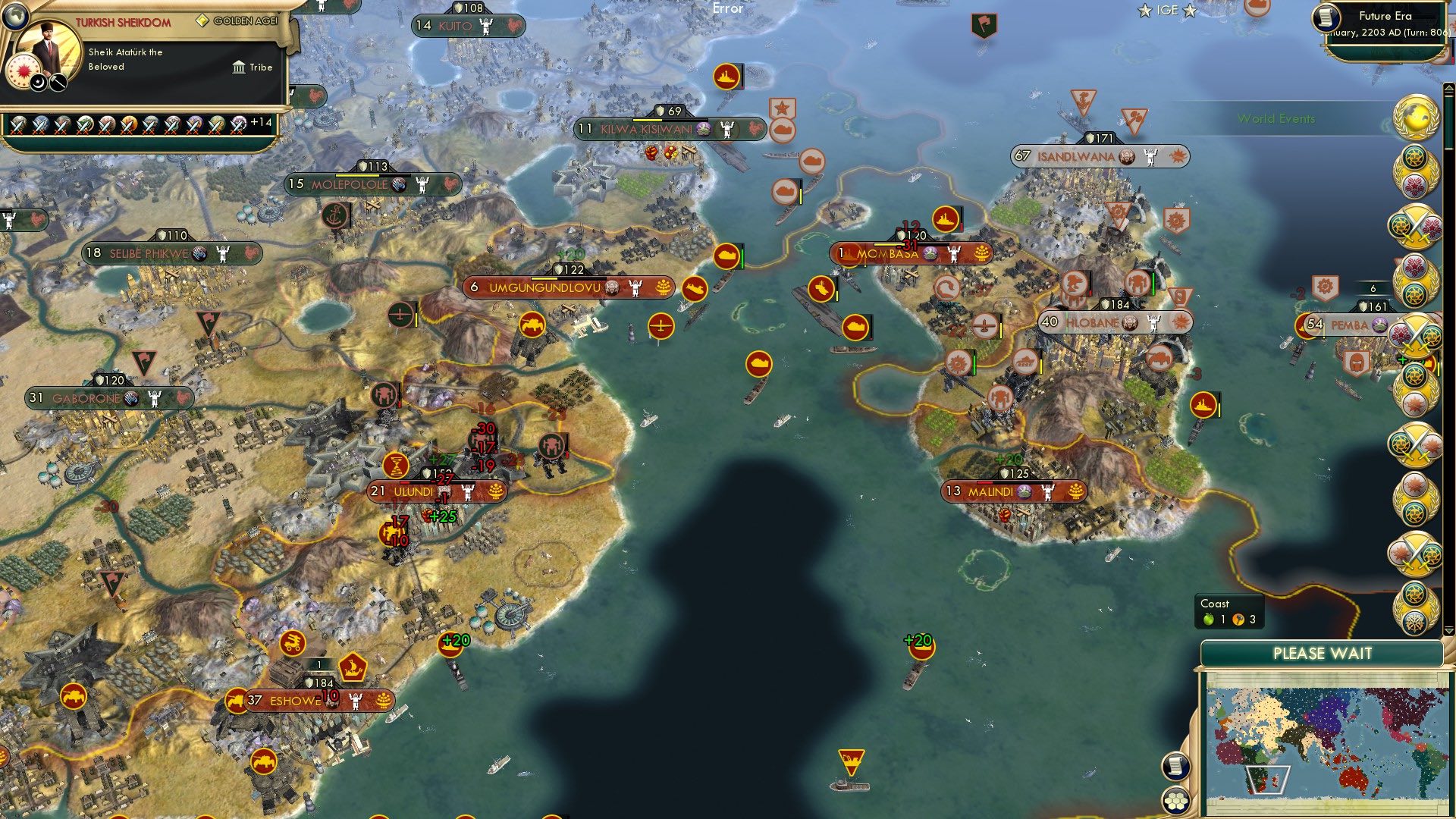The image size is (1456, 819).
Task: Click the IGE label at top of screen
Action: [x=1166, y=10]
